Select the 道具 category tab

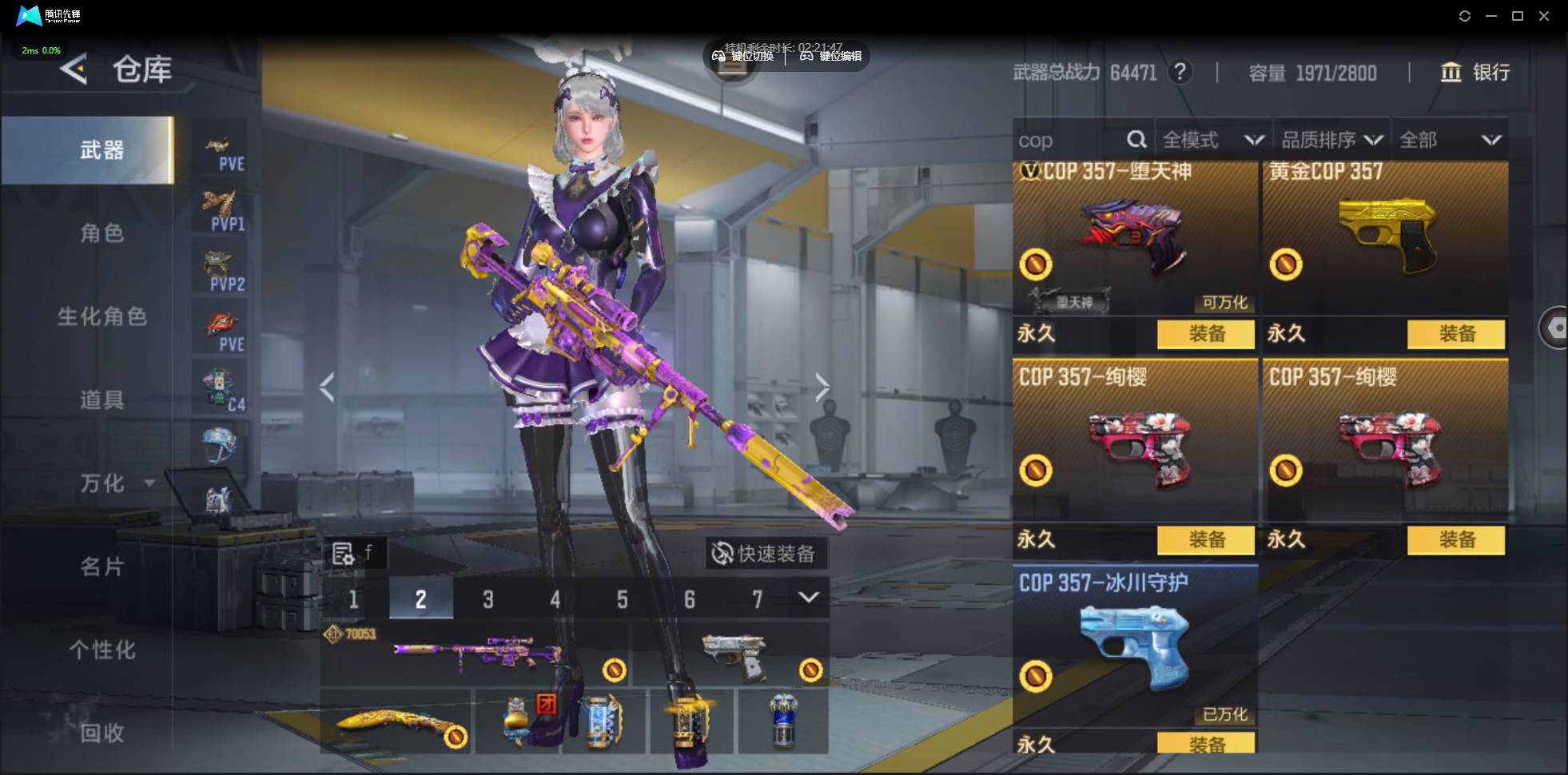pyautogui.click(x=101, y=399)
